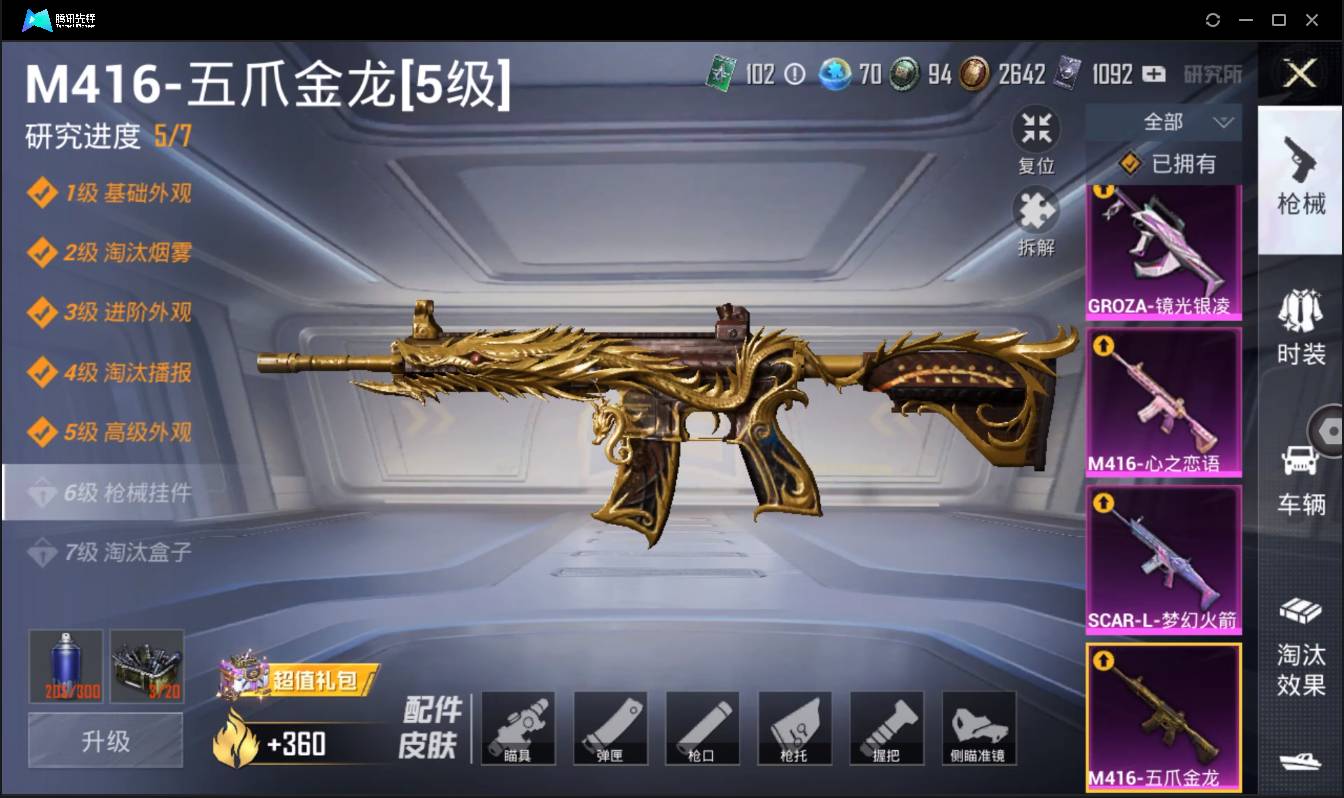The image size is (1344, 798).
Task: Open the 握把 grip attachment slot
Action: click(x=887, y=728)
